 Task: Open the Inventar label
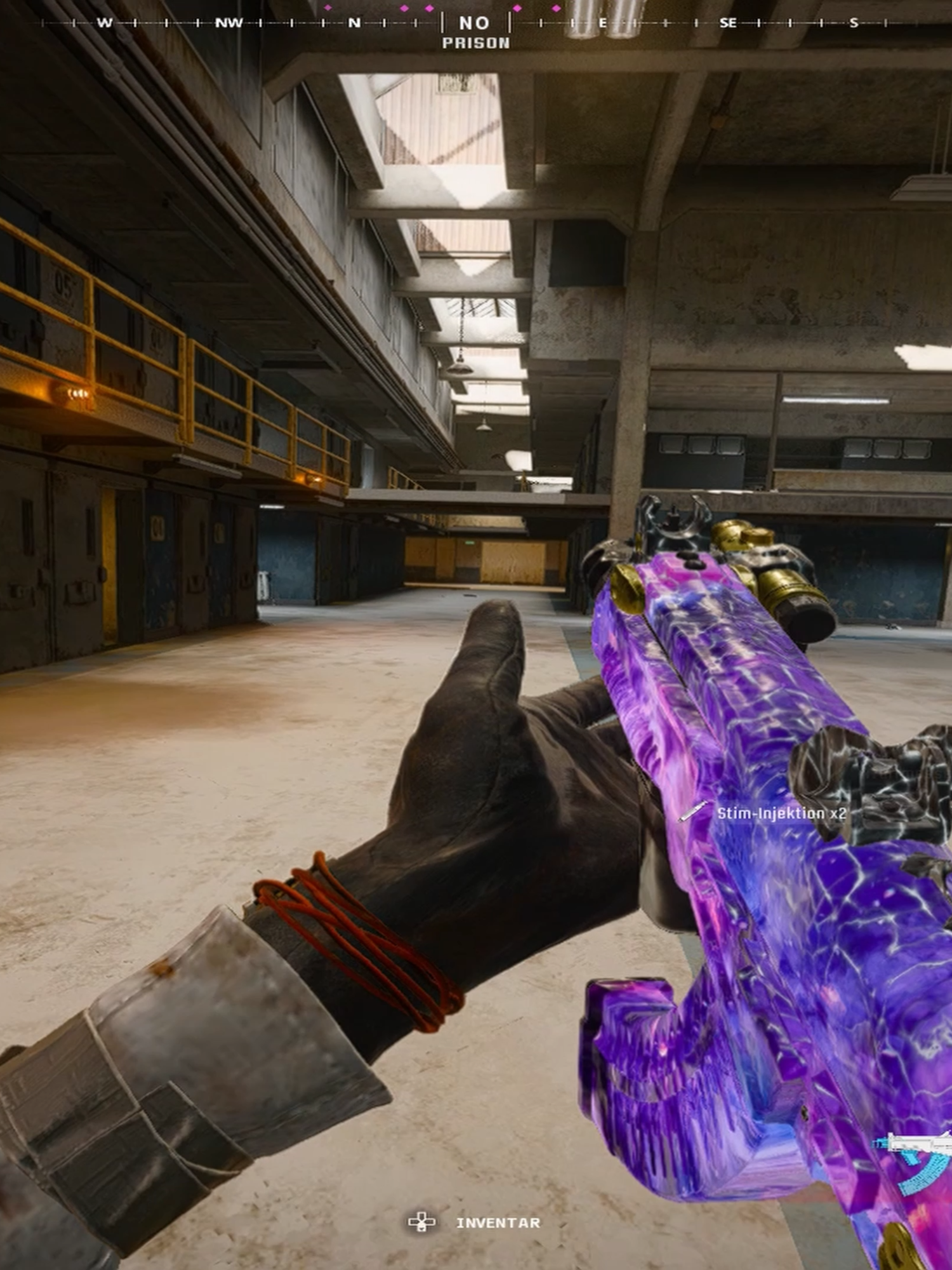coord(498,1223)
